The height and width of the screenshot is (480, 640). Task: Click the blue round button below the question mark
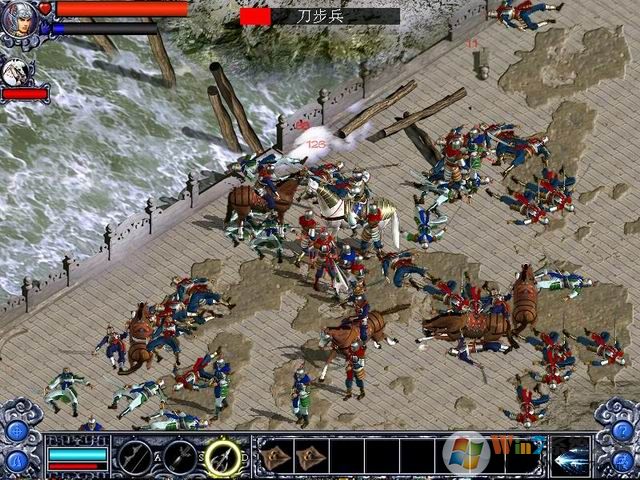click(x=622, y=461)
